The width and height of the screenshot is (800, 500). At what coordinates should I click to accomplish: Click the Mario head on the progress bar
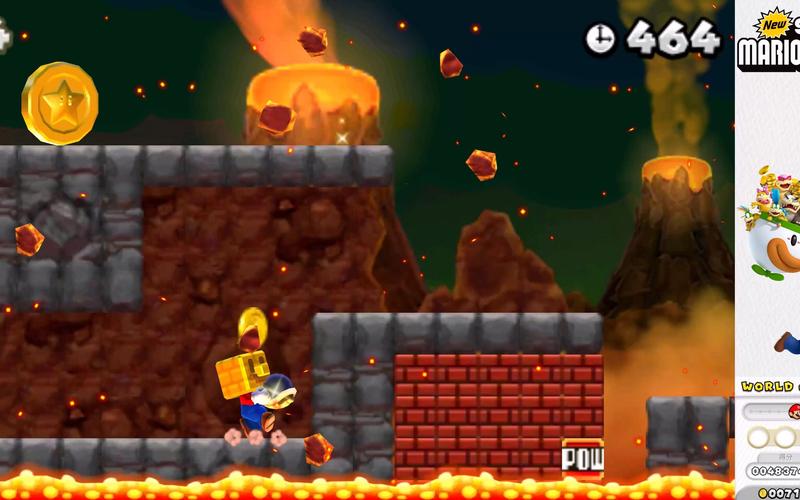coord(795,412)
